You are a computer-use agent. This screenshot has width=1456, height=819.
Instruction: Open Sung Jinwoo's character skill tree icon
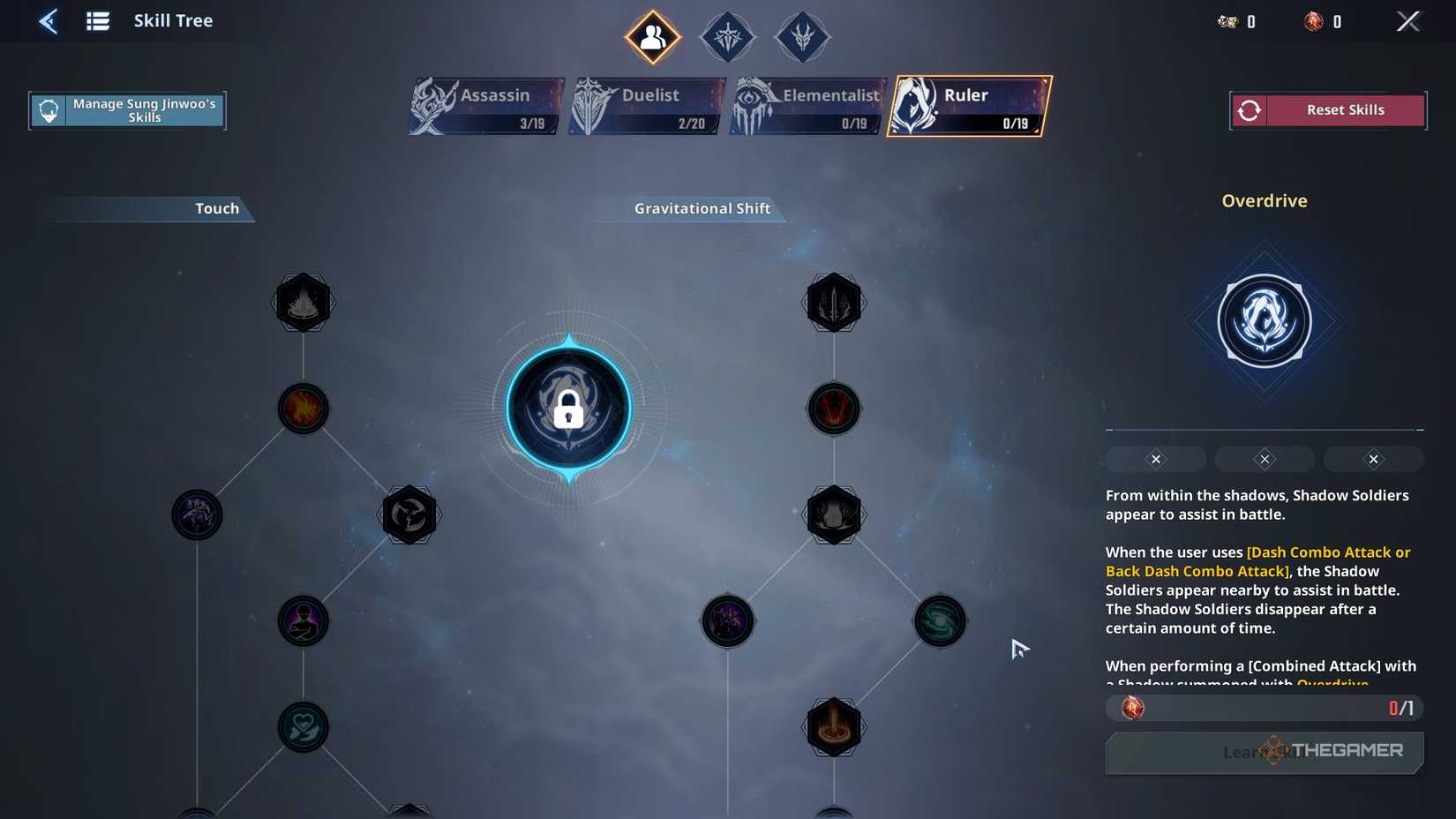pyautogui.click(x=652, y=36)
